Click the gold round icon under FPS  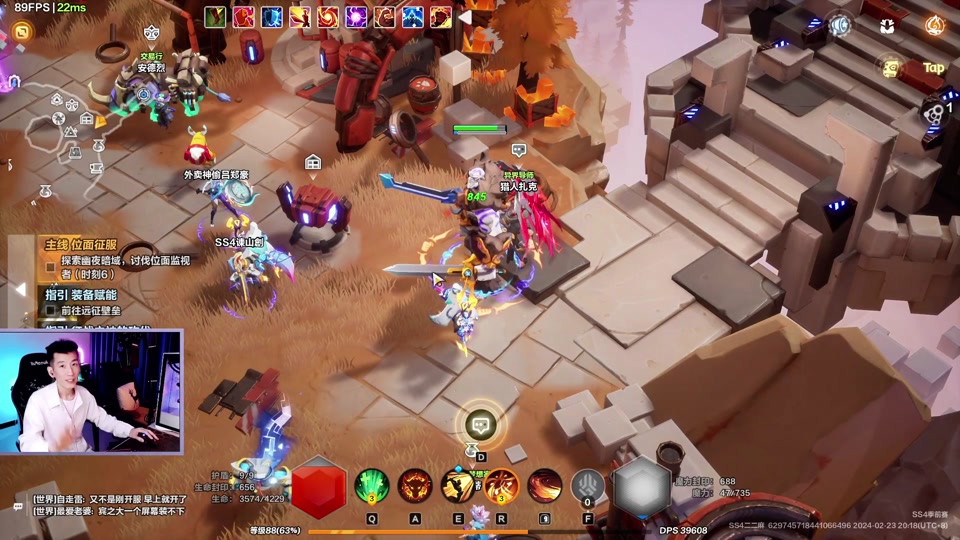(21, 32)
